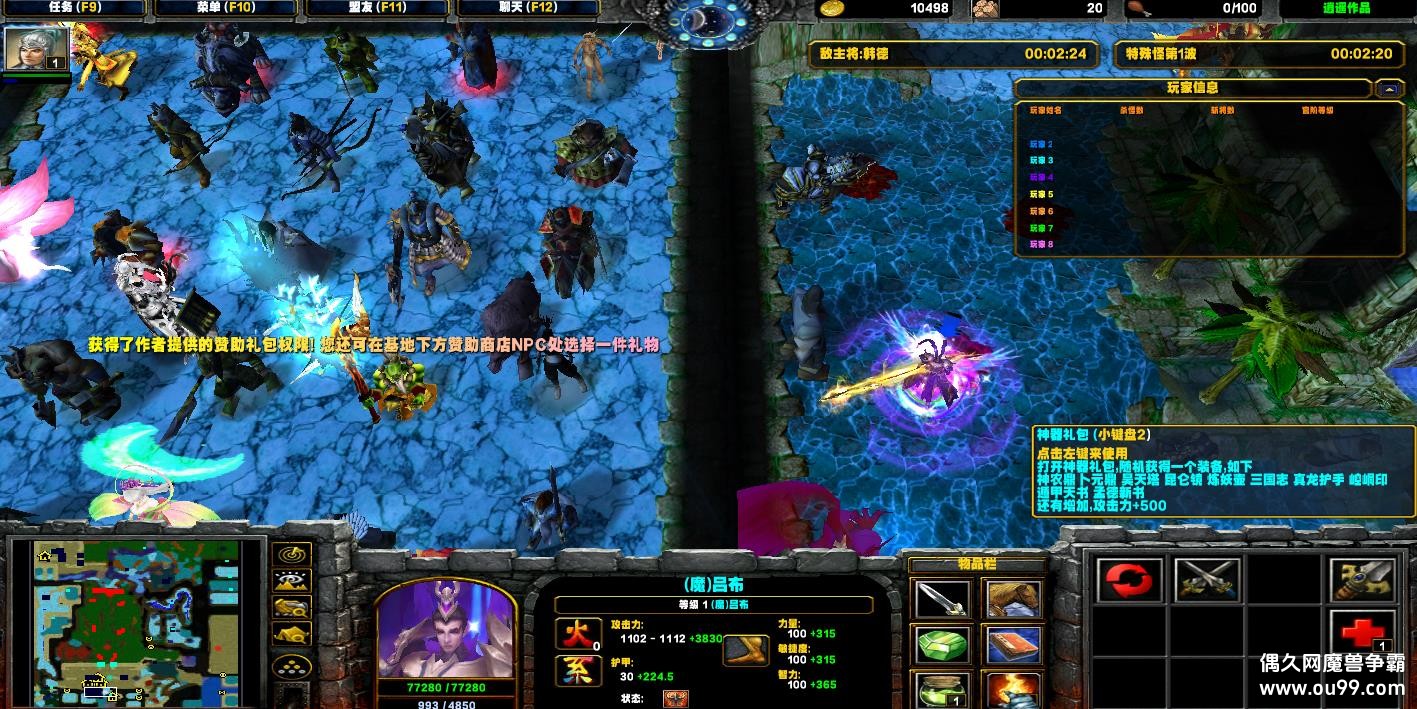This screenshot has width=1417, height=709.
Task: Toggle minimap terrain display button
Action: click(292, 581)
